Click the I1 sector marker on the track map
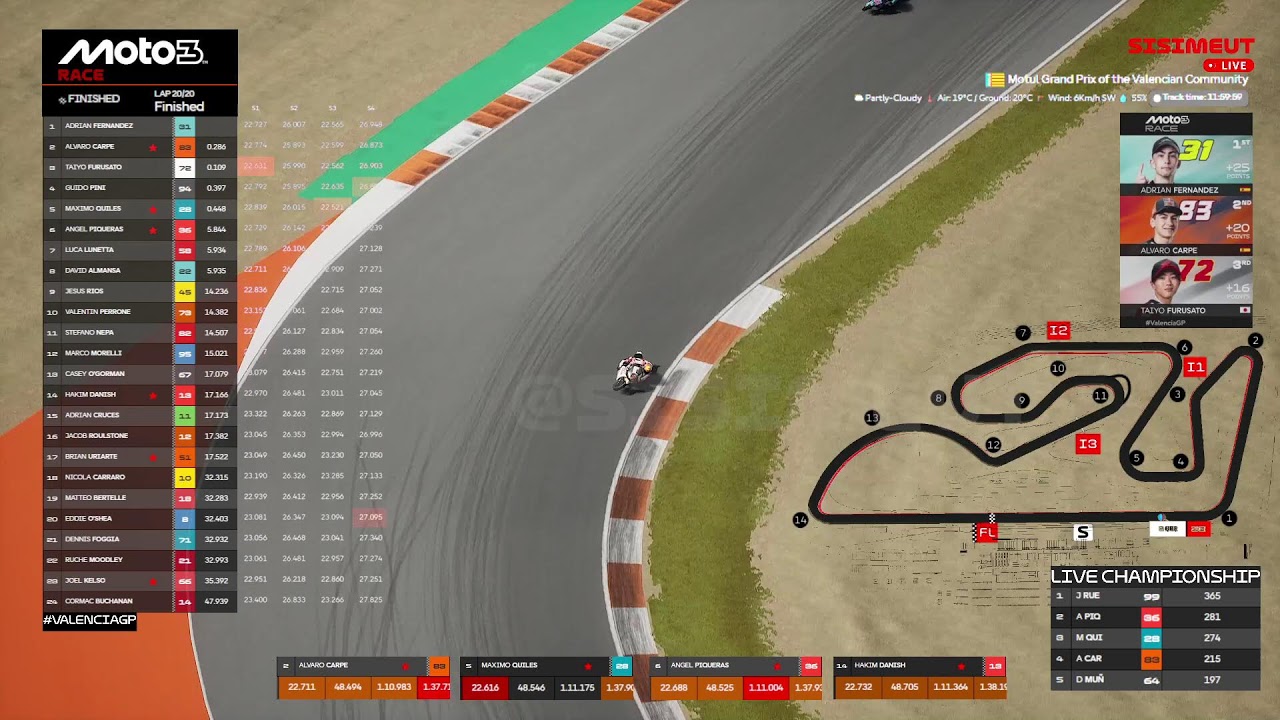The height and width of the screenshot is (720, 1280). click(x=1195, y=367)
